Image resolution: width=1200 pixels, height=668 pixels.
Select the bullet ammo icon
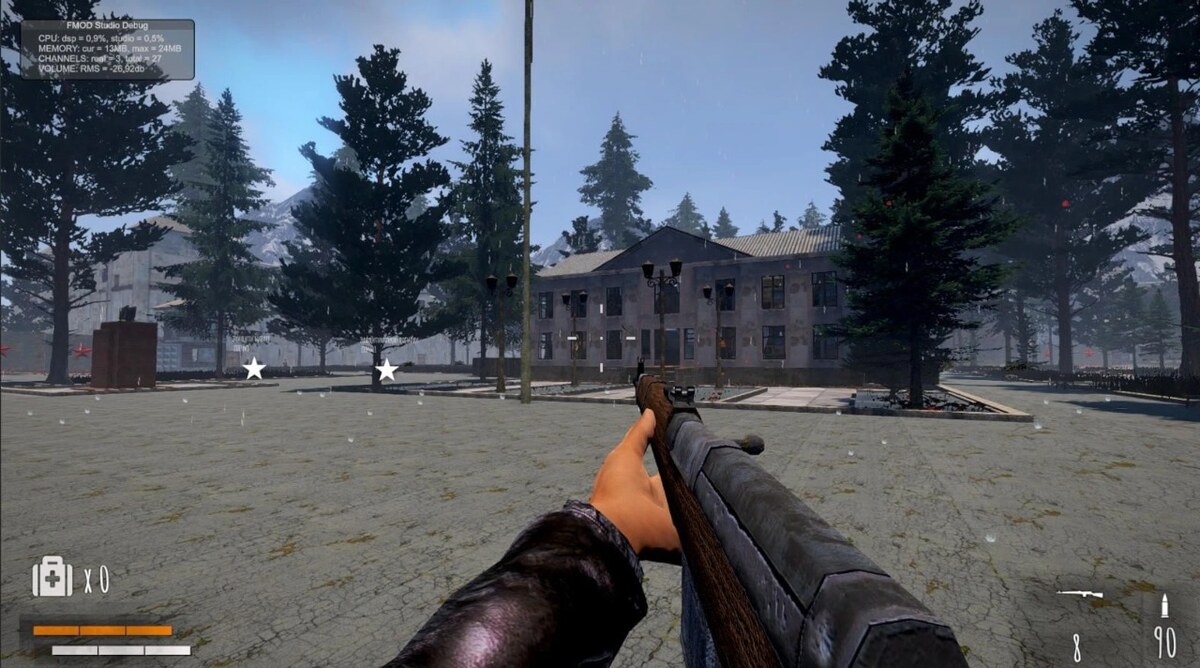click(x=1164, y=605)
